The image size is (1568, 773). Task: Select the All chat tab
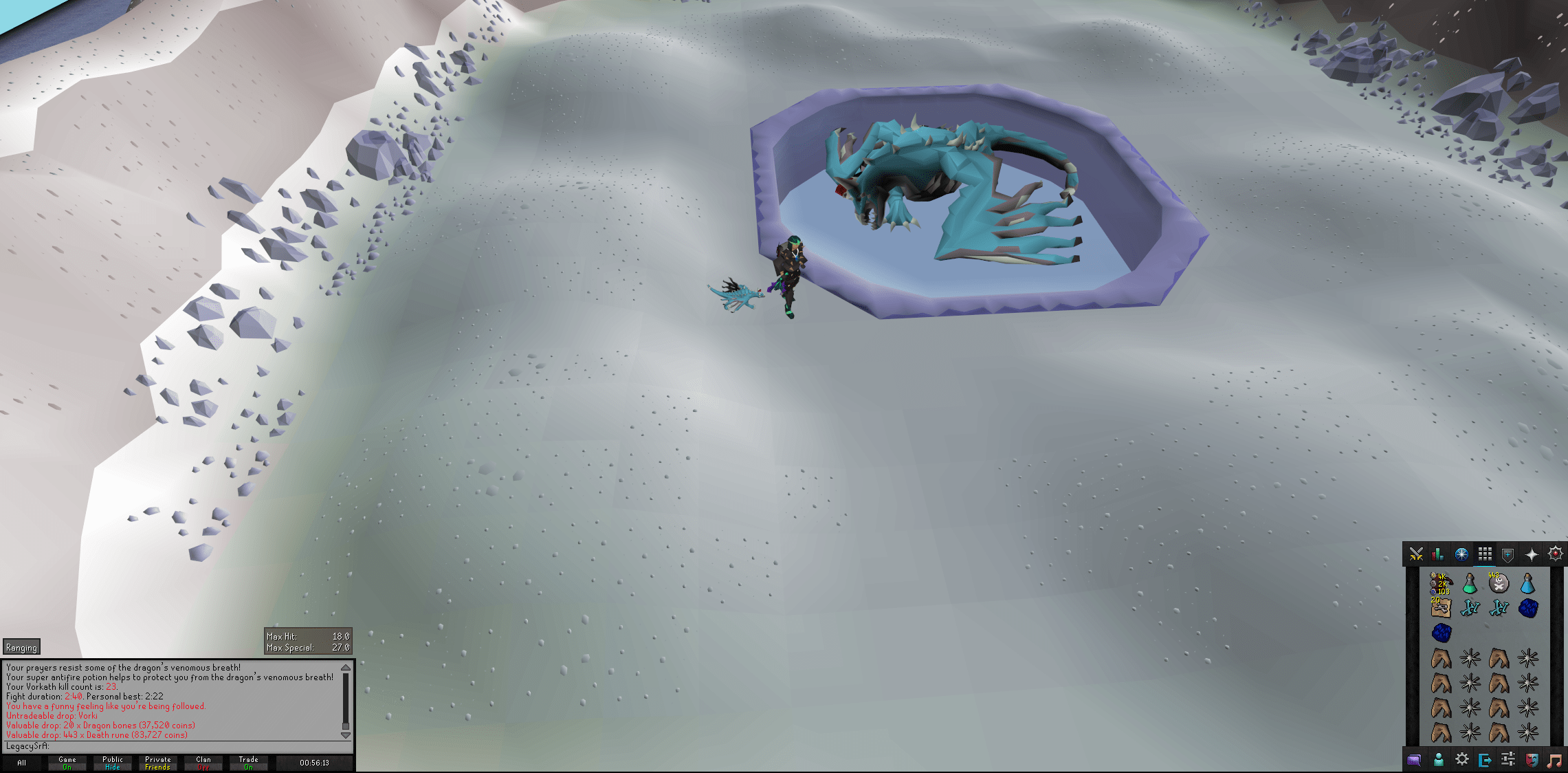pos(23,763)
